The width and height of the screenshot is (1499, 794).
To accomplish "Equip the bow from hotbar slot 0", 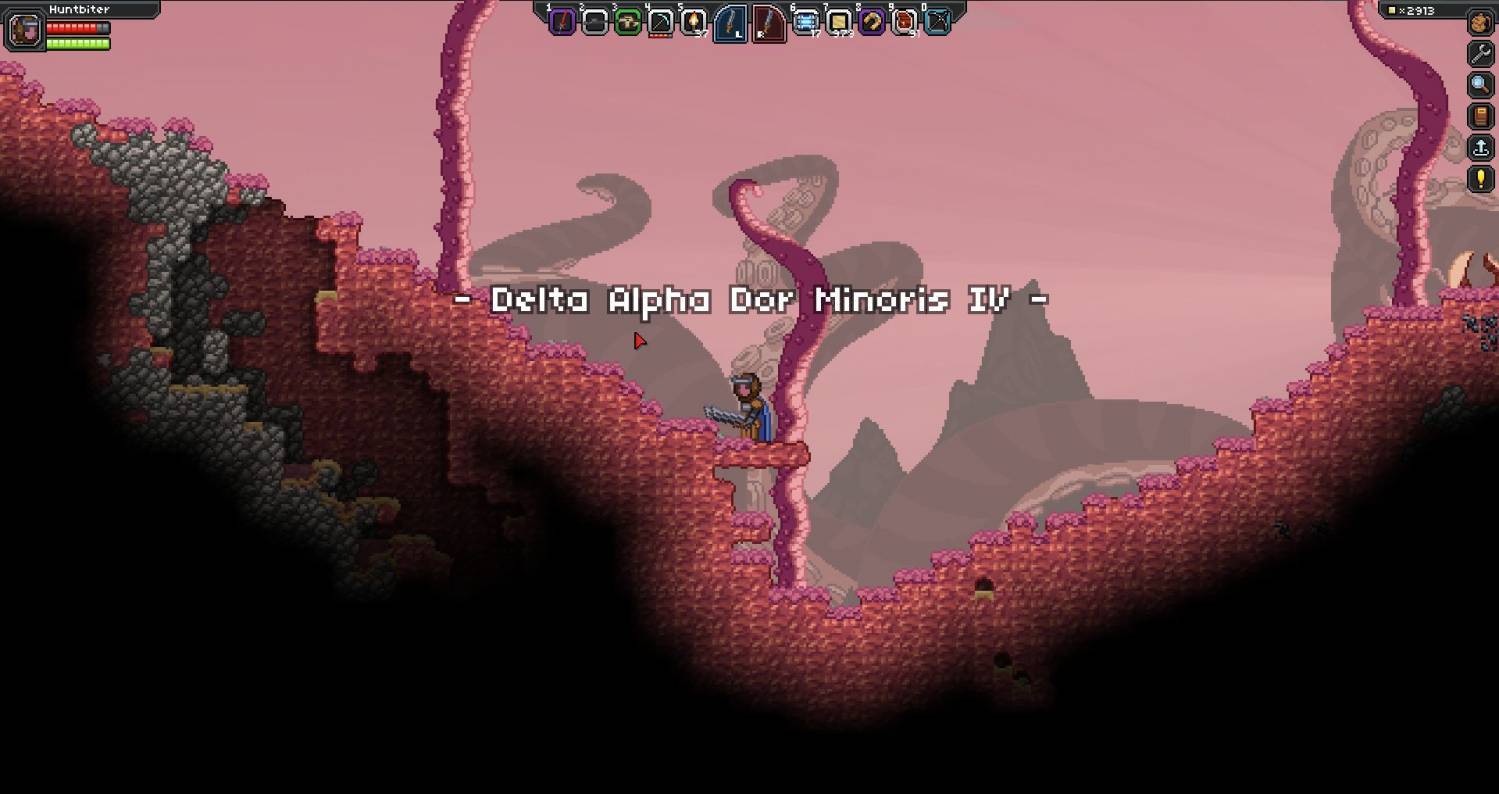I will tap(937, 21).
